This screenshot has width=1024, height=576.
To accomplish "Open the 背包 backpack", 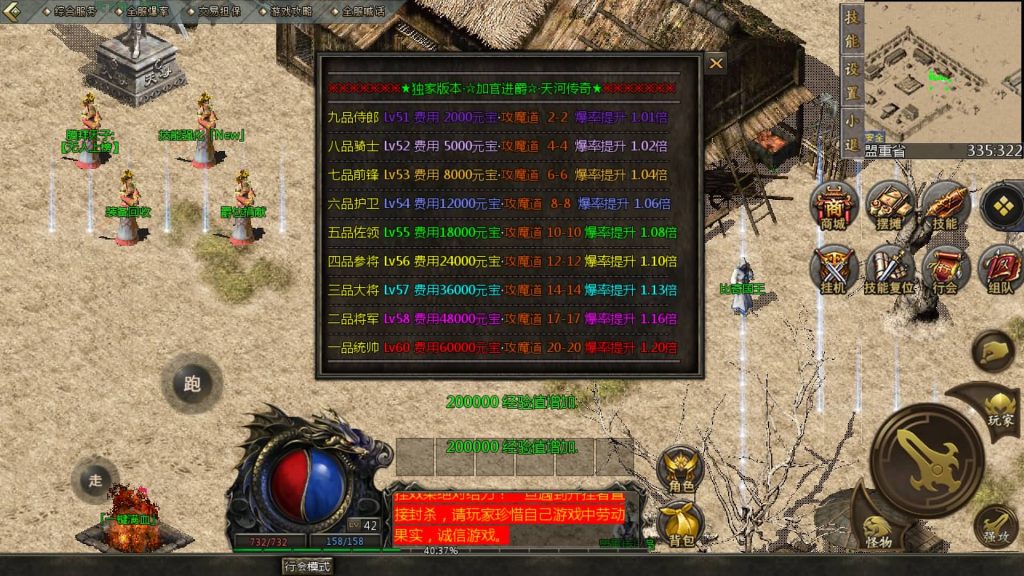I will pyautogui.click(x=681, y=524).
